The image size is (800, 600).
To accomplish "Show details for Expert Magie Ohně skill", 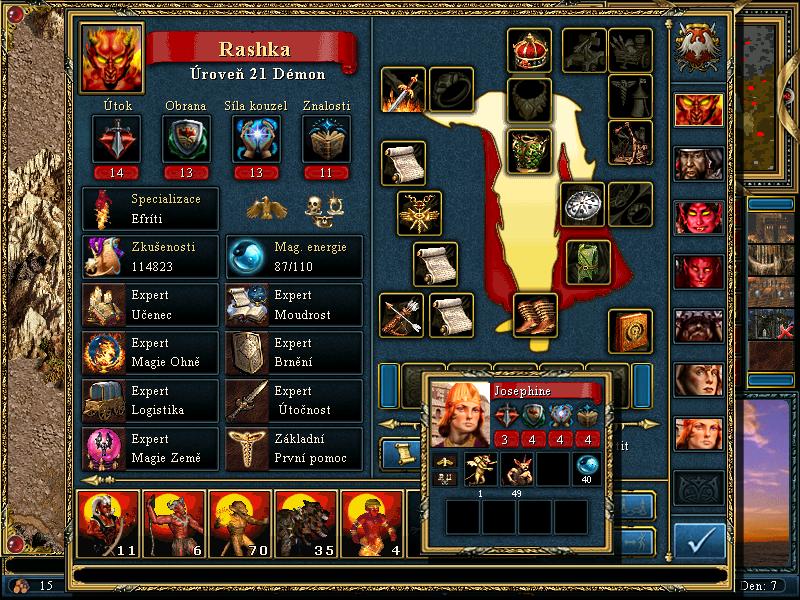I will tap(150, 352).
